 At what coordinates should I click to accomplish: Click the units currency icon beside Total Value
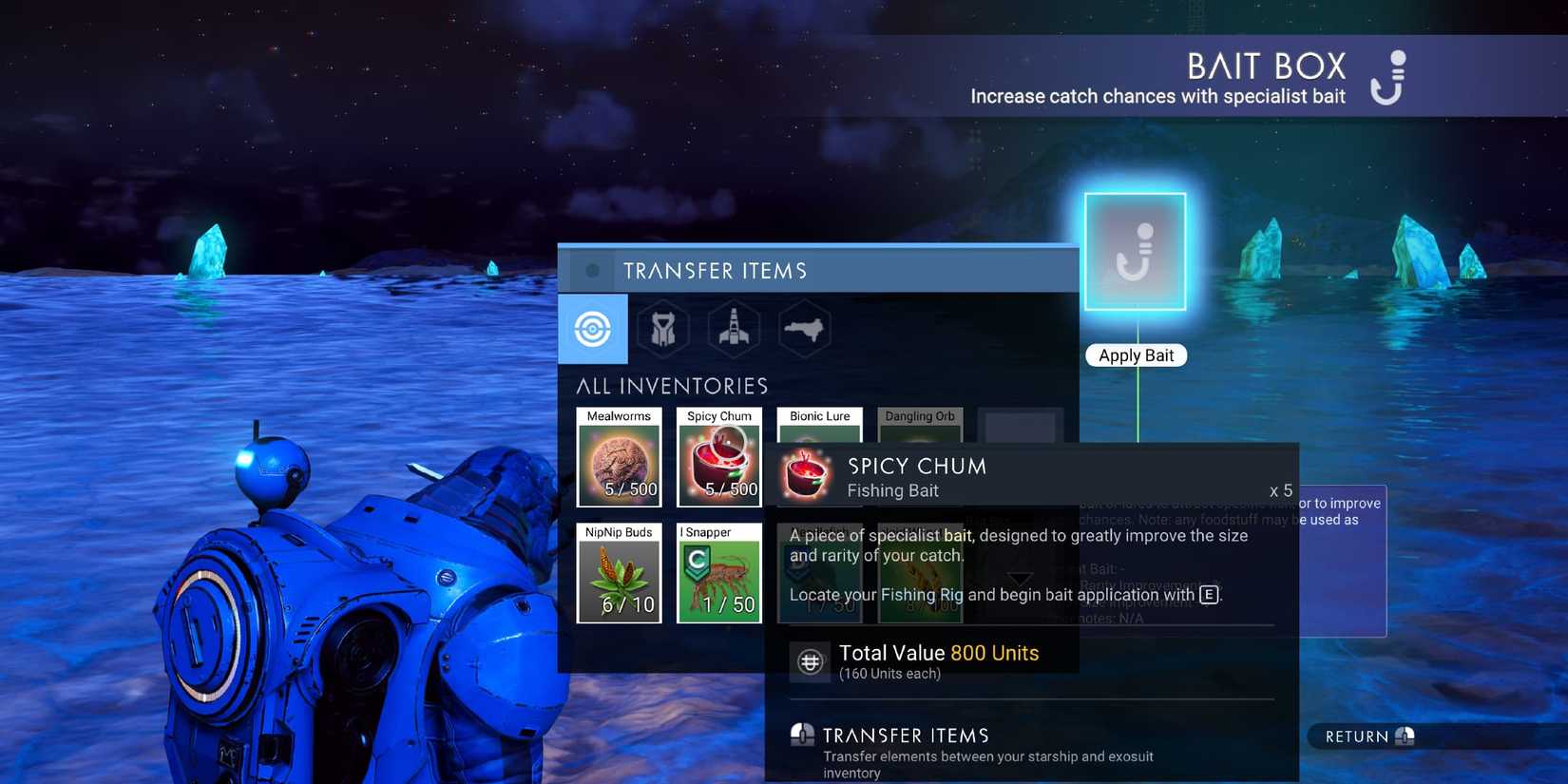coord(810,660)
